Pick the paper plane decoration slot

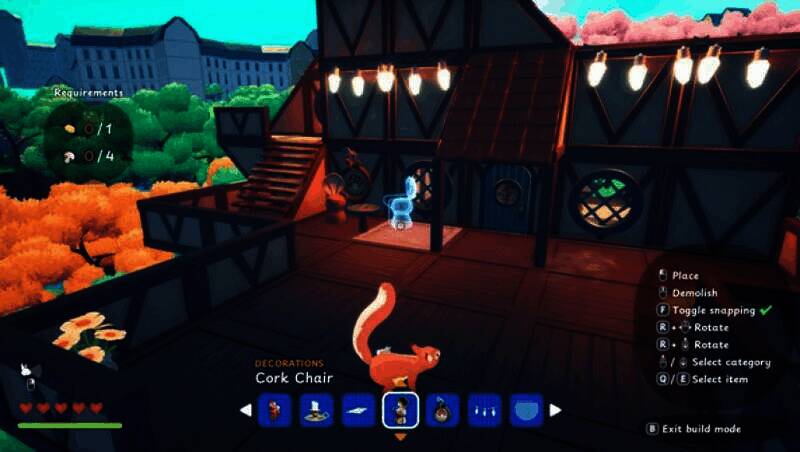pyautogui.click(x=358, y=410)
